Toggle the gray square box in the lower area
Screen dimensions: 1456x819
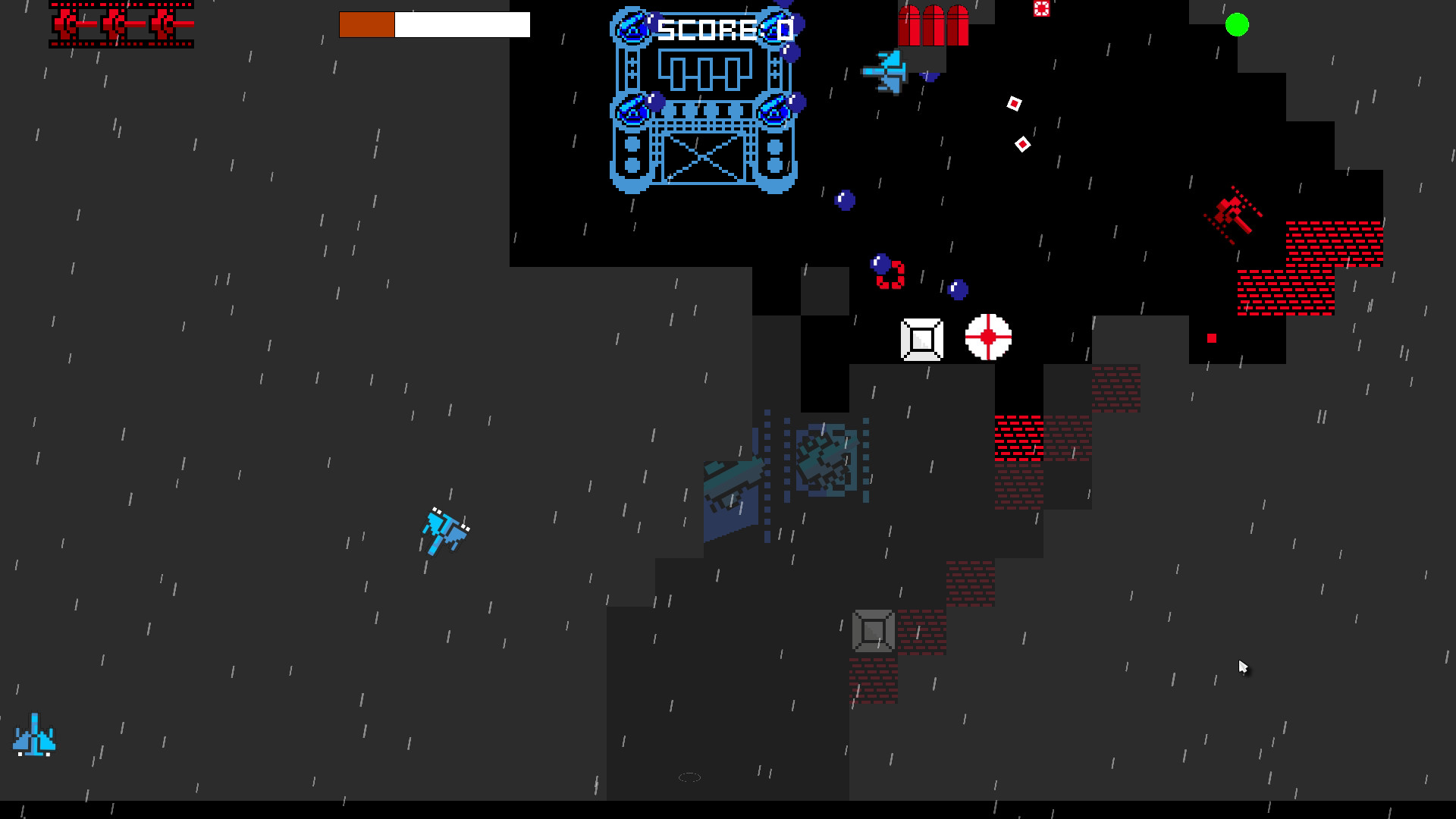tap(872, 631)
